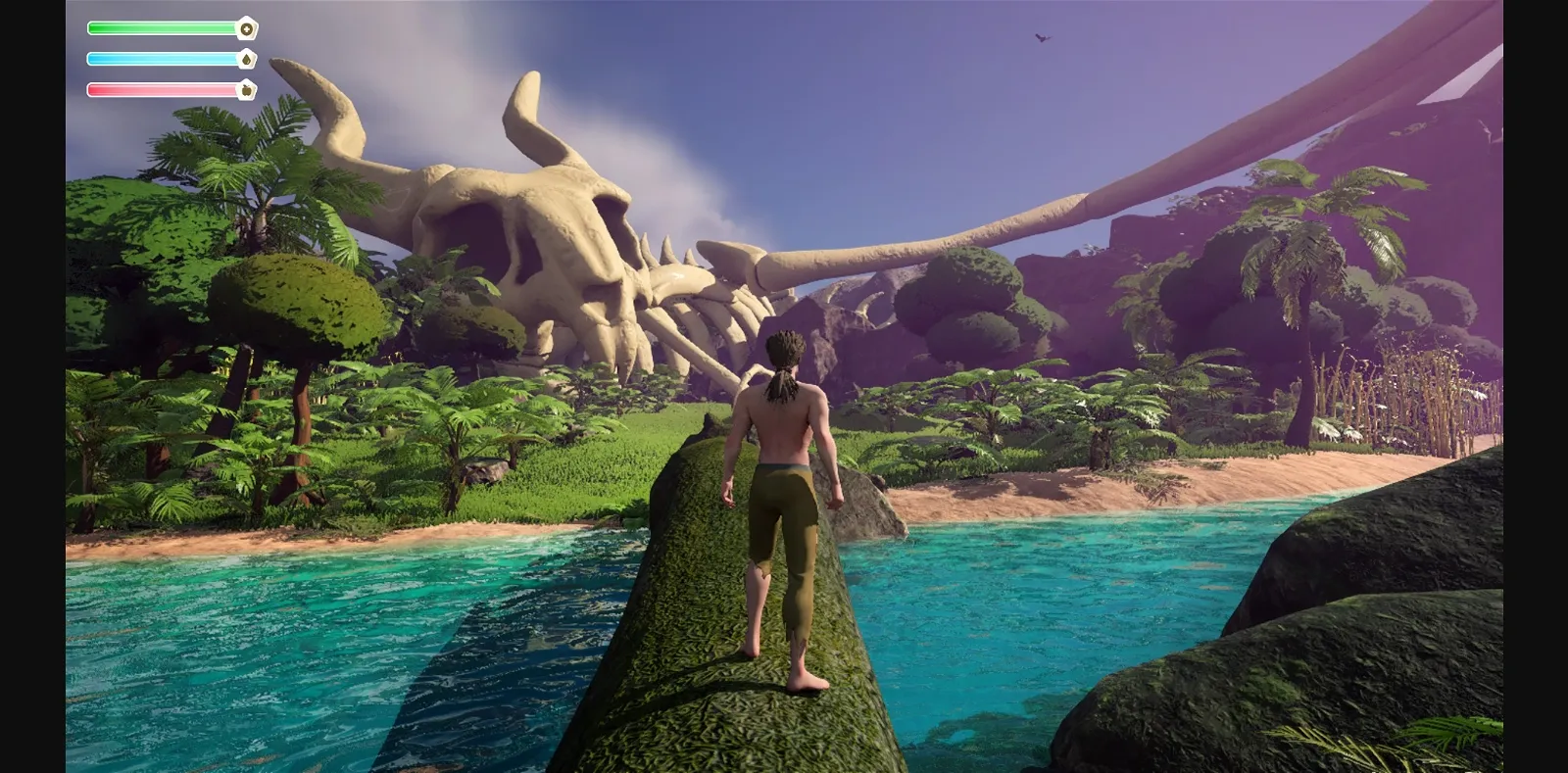Screen dimensions: 1568x773
Task: Click the blue hydration bar
Action: click(162, 58)
